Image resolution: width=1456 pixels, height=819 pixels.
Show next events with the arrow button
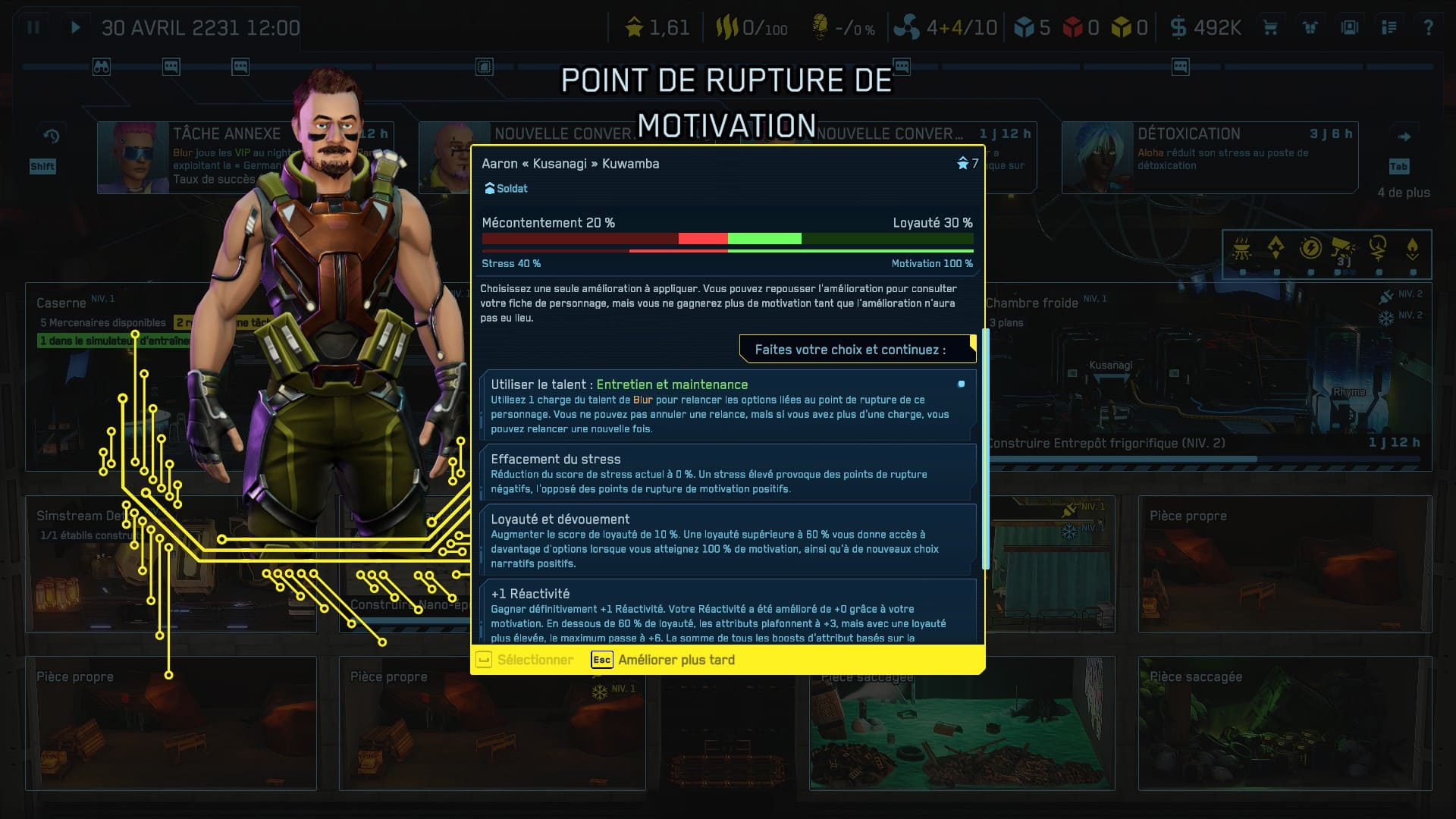1404,137
